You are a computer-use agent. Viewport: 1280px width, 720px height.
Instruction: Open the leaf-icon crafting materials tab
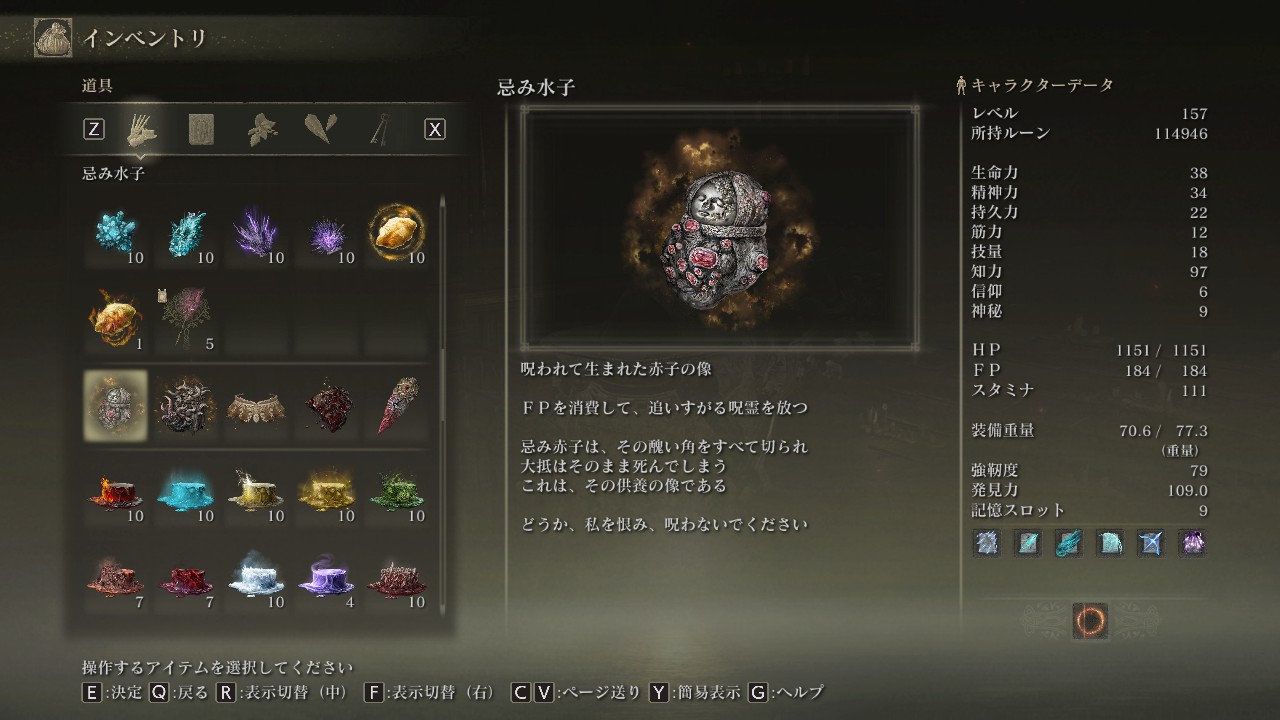[x=262, y=130]
